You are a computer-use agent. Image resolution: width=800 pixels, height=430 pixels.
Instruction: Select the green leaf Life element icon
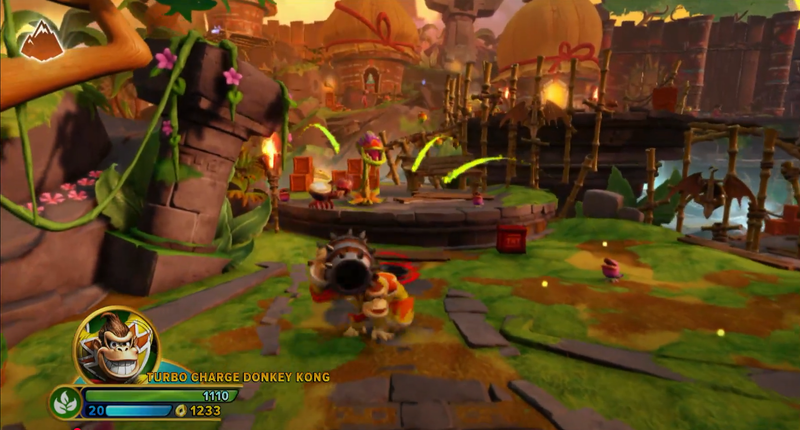coord(66,402)
